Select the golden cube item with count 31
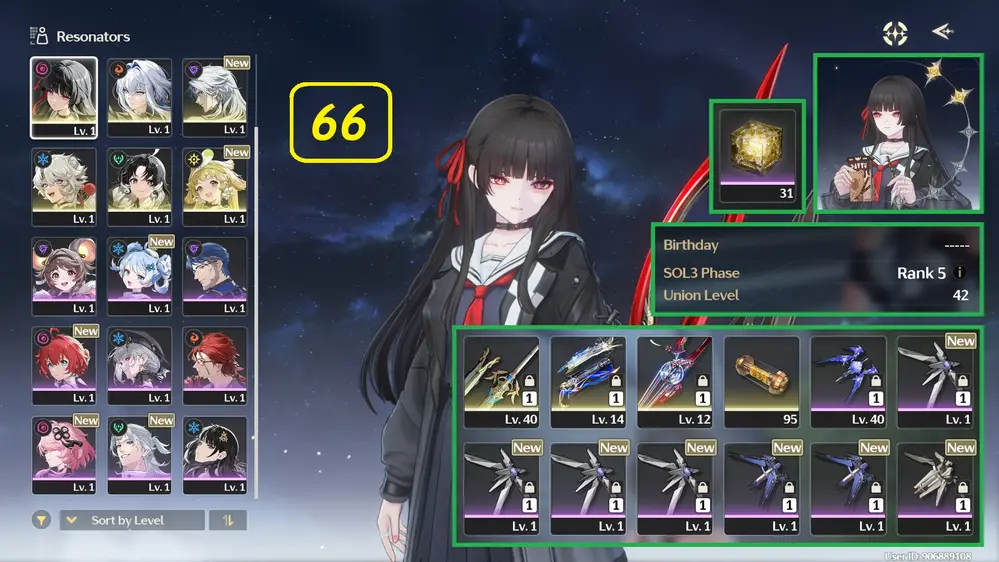The image size is (999, 562). pyautogui.click(x=757, y=155)
